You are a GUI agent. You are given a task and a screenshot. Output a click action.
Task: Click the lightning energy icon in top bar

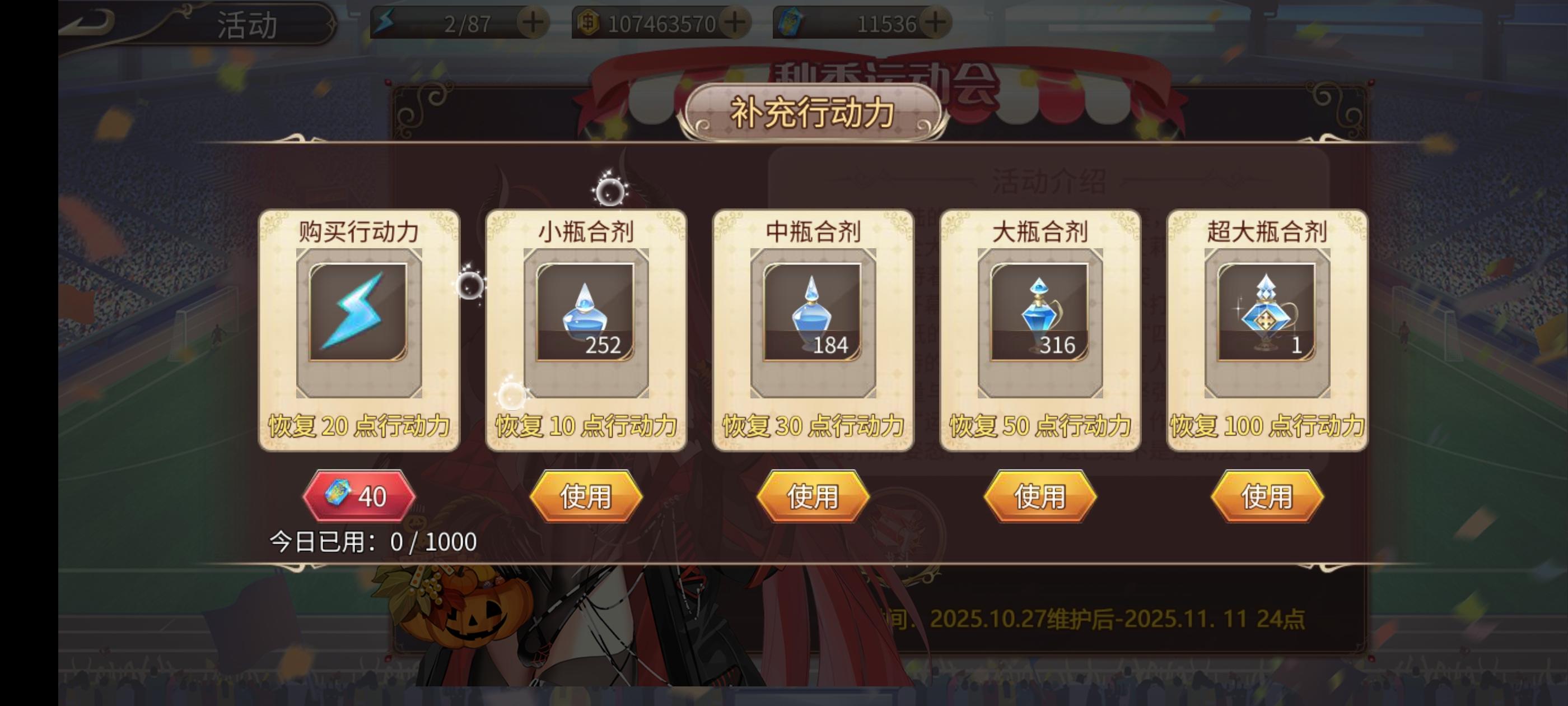pyautogui.click(x=385, y=23)
